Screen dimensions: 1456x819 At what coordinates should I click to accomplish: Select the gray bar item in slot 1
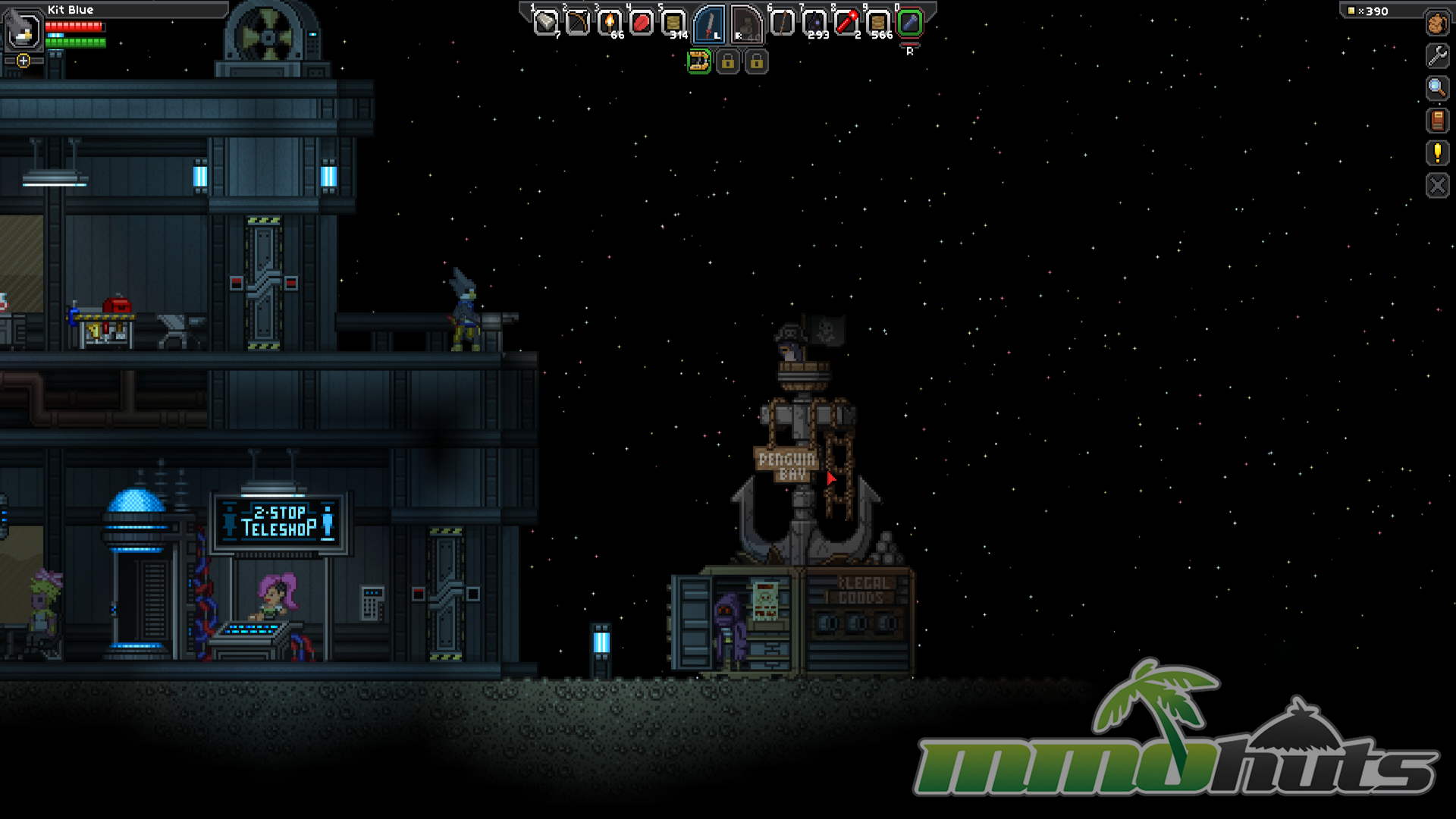[545, 24]
